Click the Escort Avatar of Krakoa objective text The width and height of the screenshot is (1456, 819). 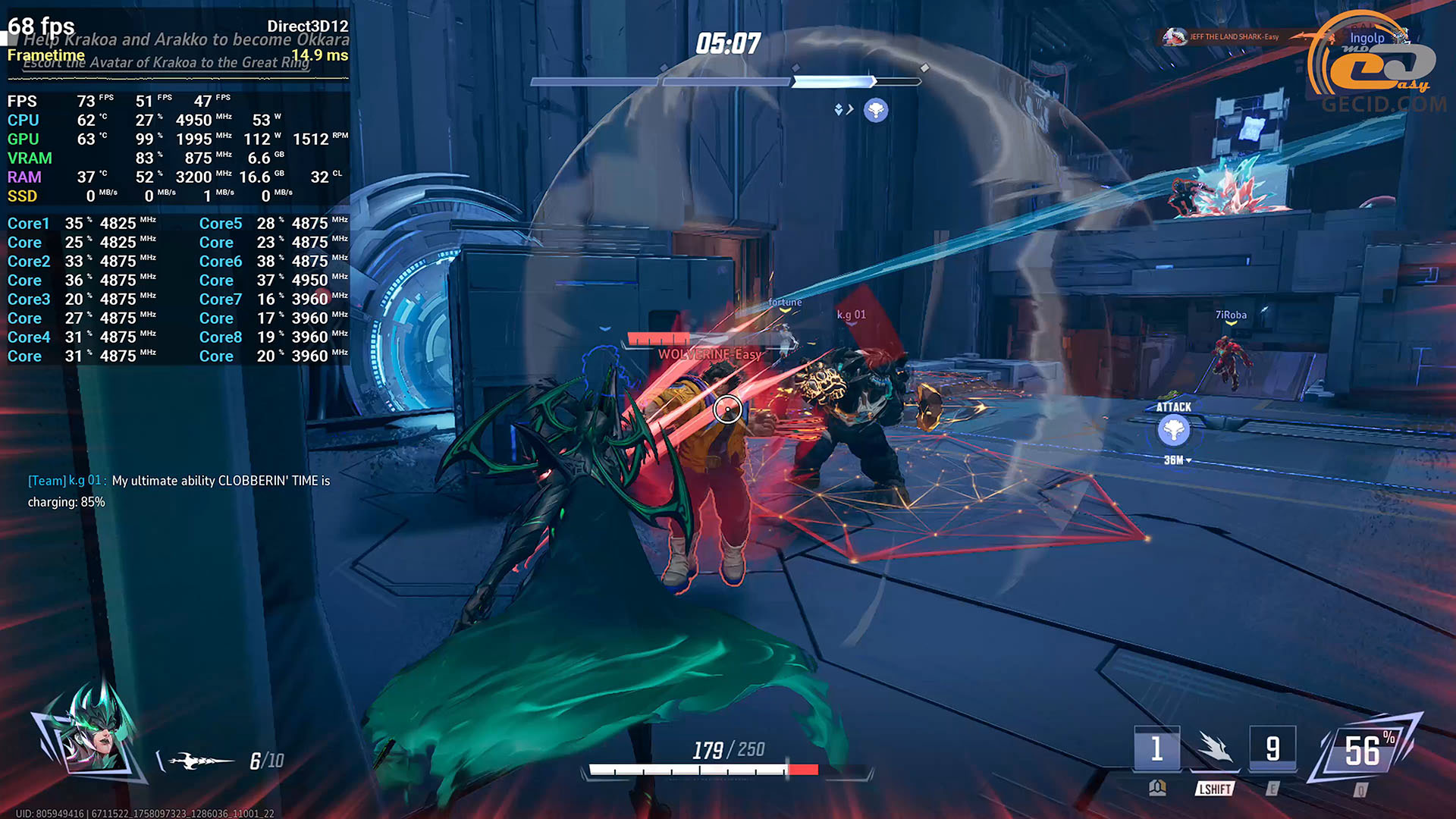[x=166, y=63]
